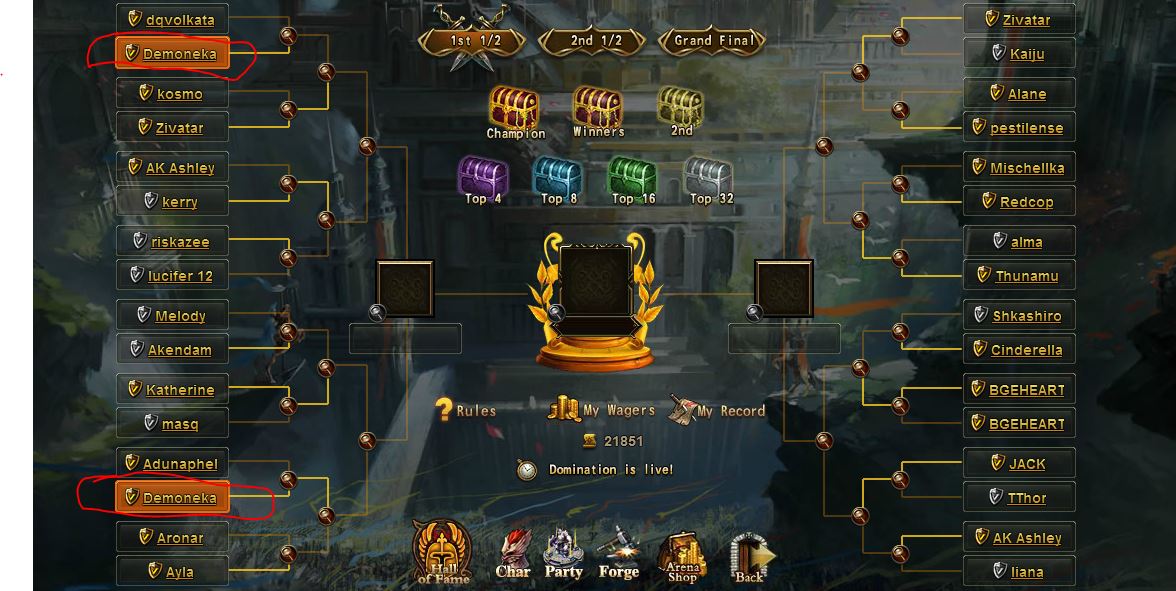The image size is (1176, 591).
Task: Open the Champion reward chest
Action: coord(514,108)
